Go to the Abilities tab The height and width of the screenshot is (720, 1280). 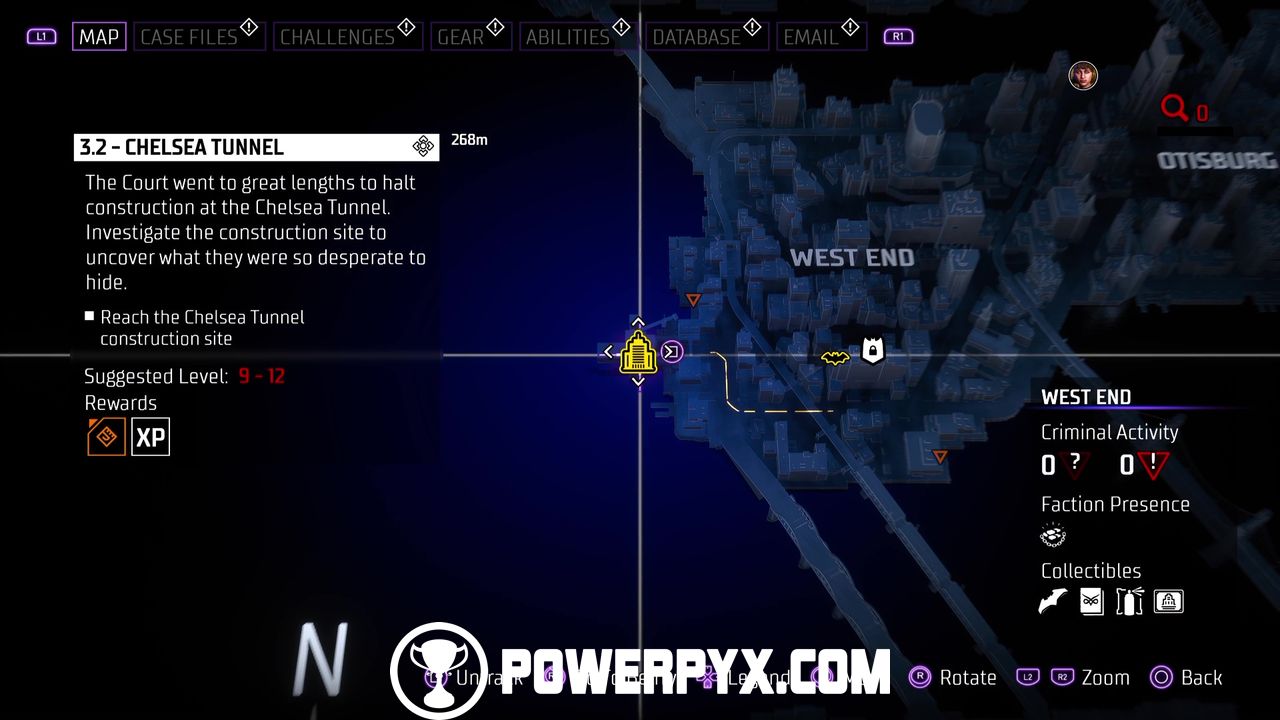(567, 37)
